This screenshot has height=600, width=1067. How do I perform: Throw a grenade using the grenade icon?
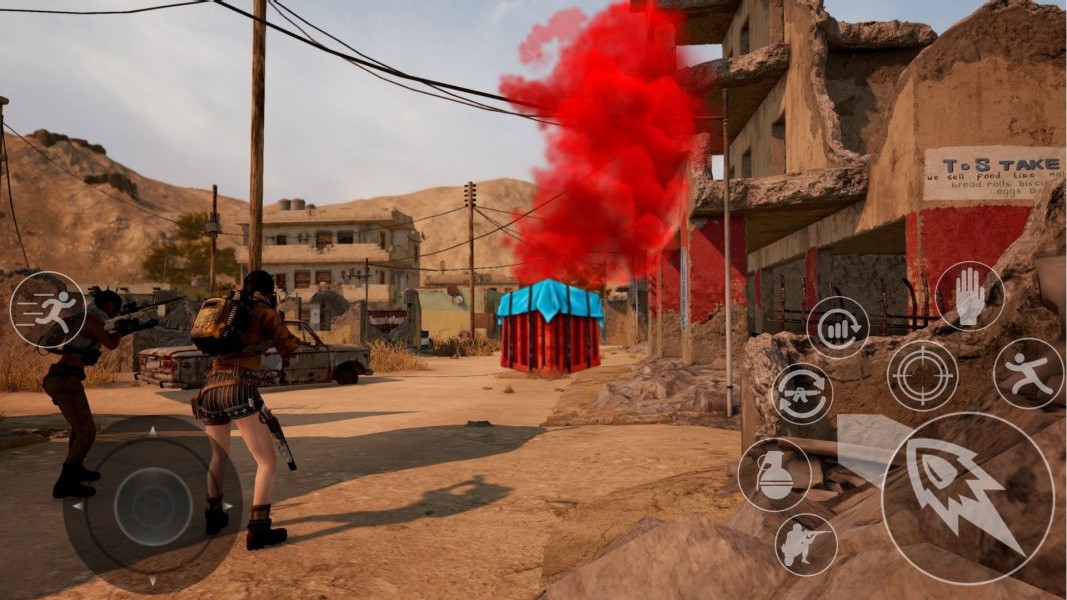(774, 475)
